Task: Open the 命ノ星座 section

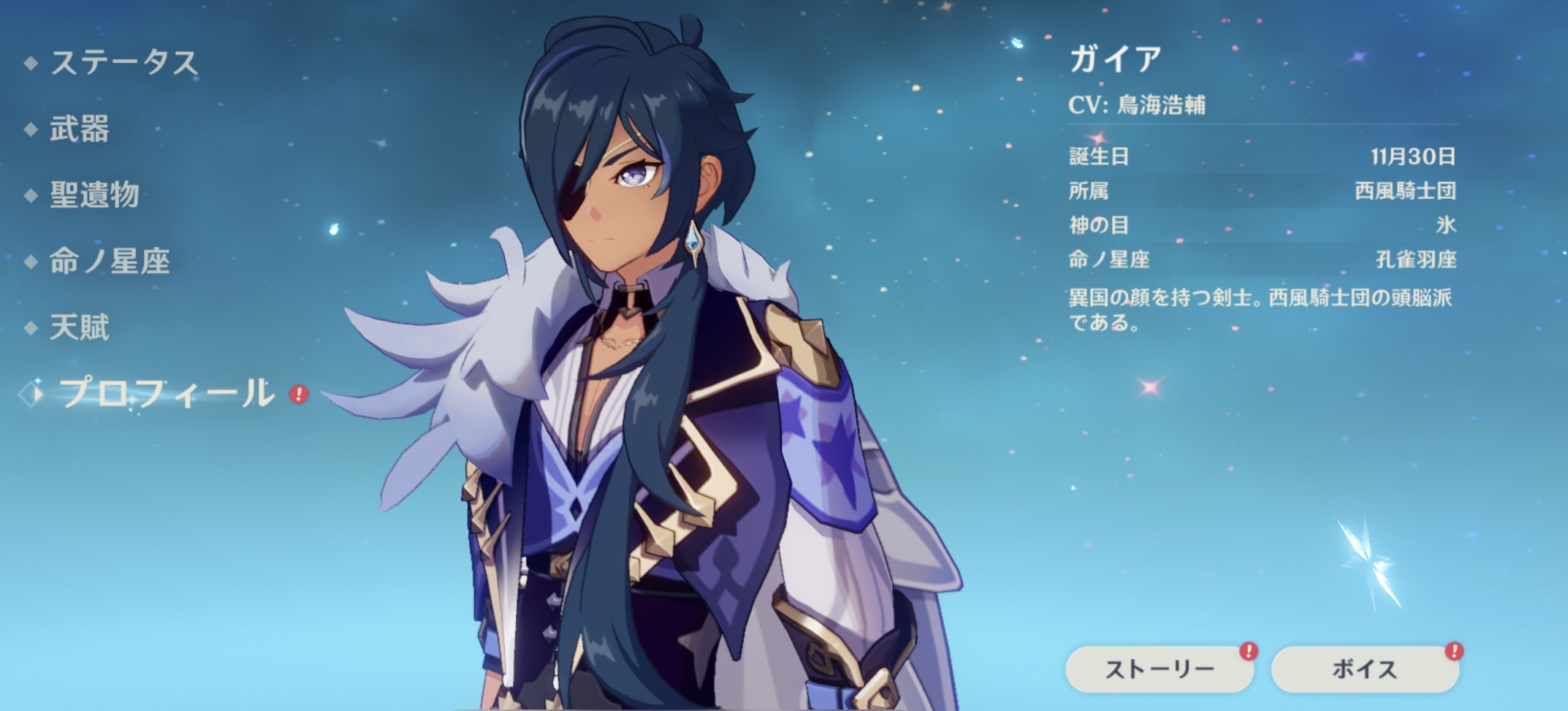Action: coord(110,261)
